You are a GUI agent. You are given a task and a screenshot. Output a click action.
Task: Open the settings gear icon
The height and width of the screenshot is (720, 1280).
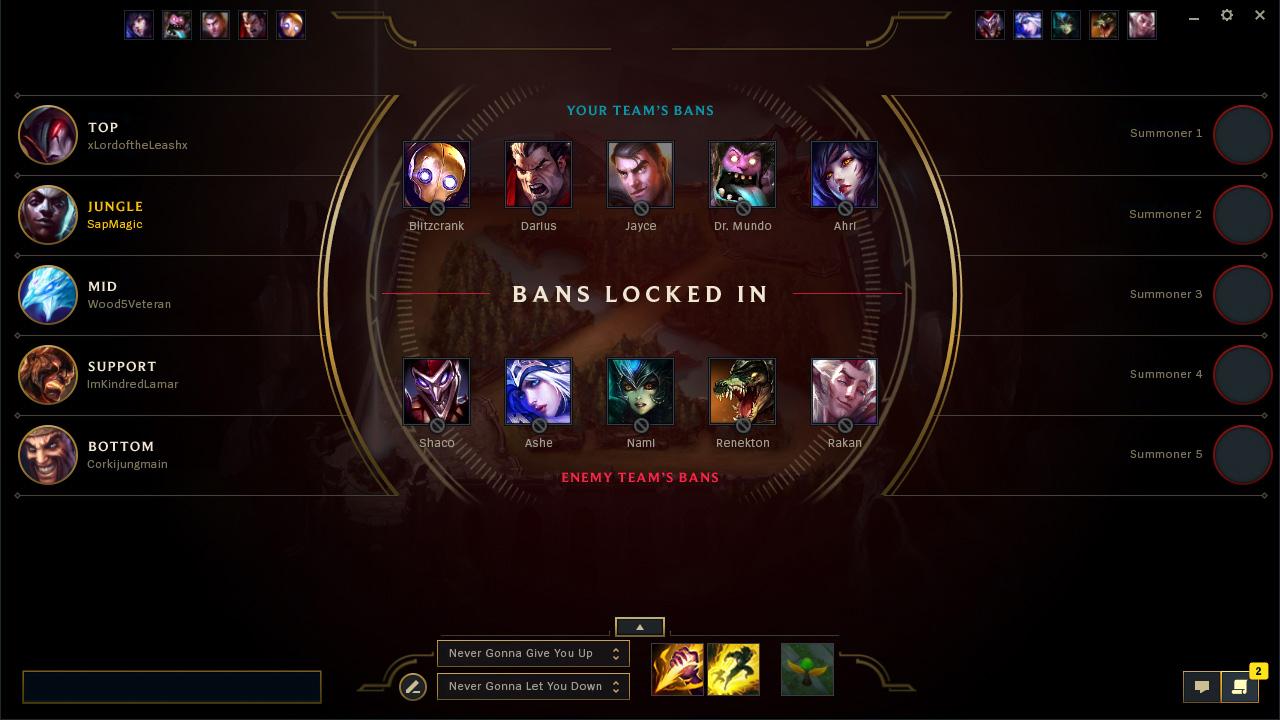(1226, 15)
